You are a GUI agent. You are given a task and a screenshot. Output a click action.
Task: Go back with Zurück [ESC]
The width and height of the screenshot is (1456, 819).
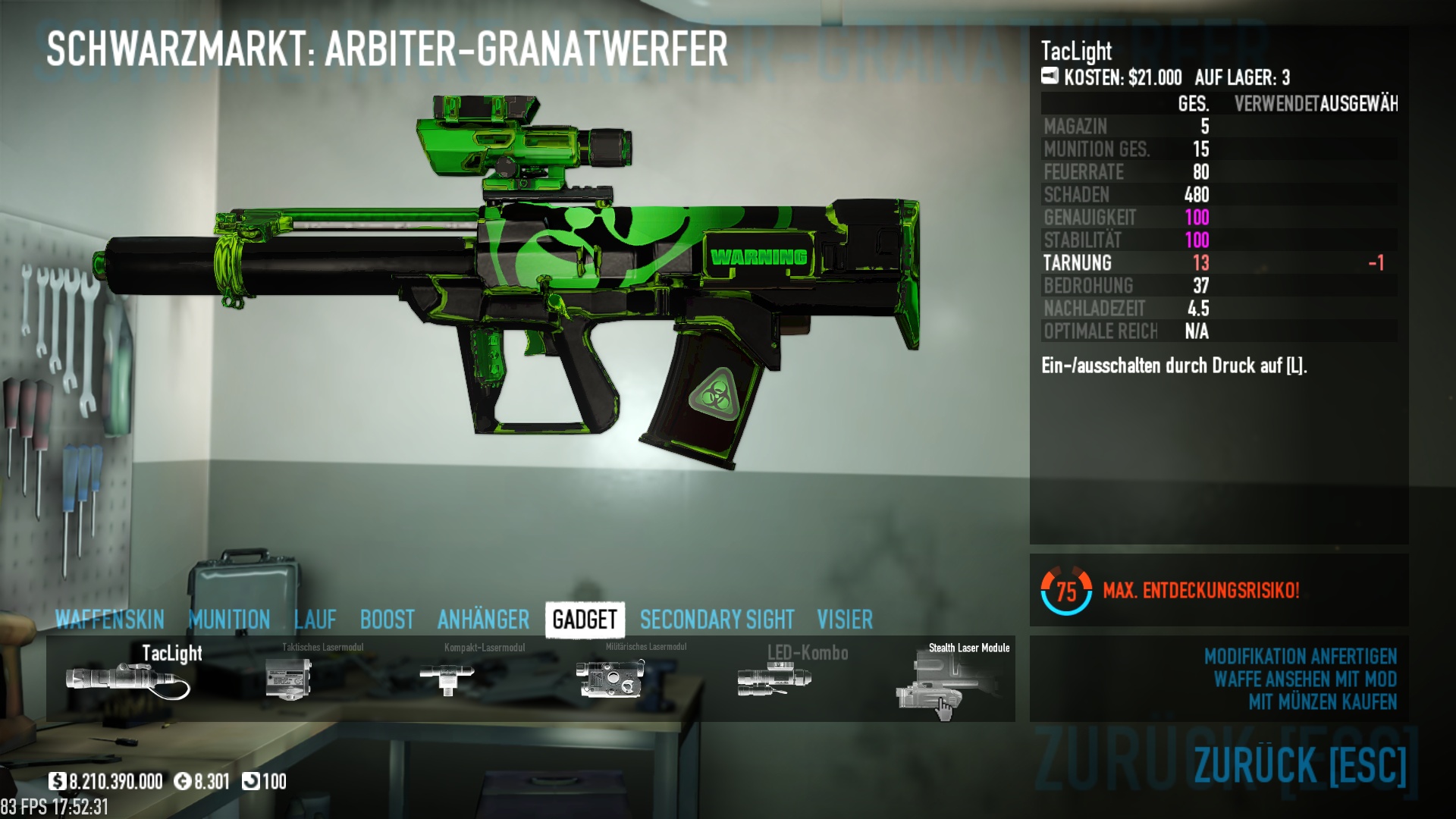pos(1300,764)
